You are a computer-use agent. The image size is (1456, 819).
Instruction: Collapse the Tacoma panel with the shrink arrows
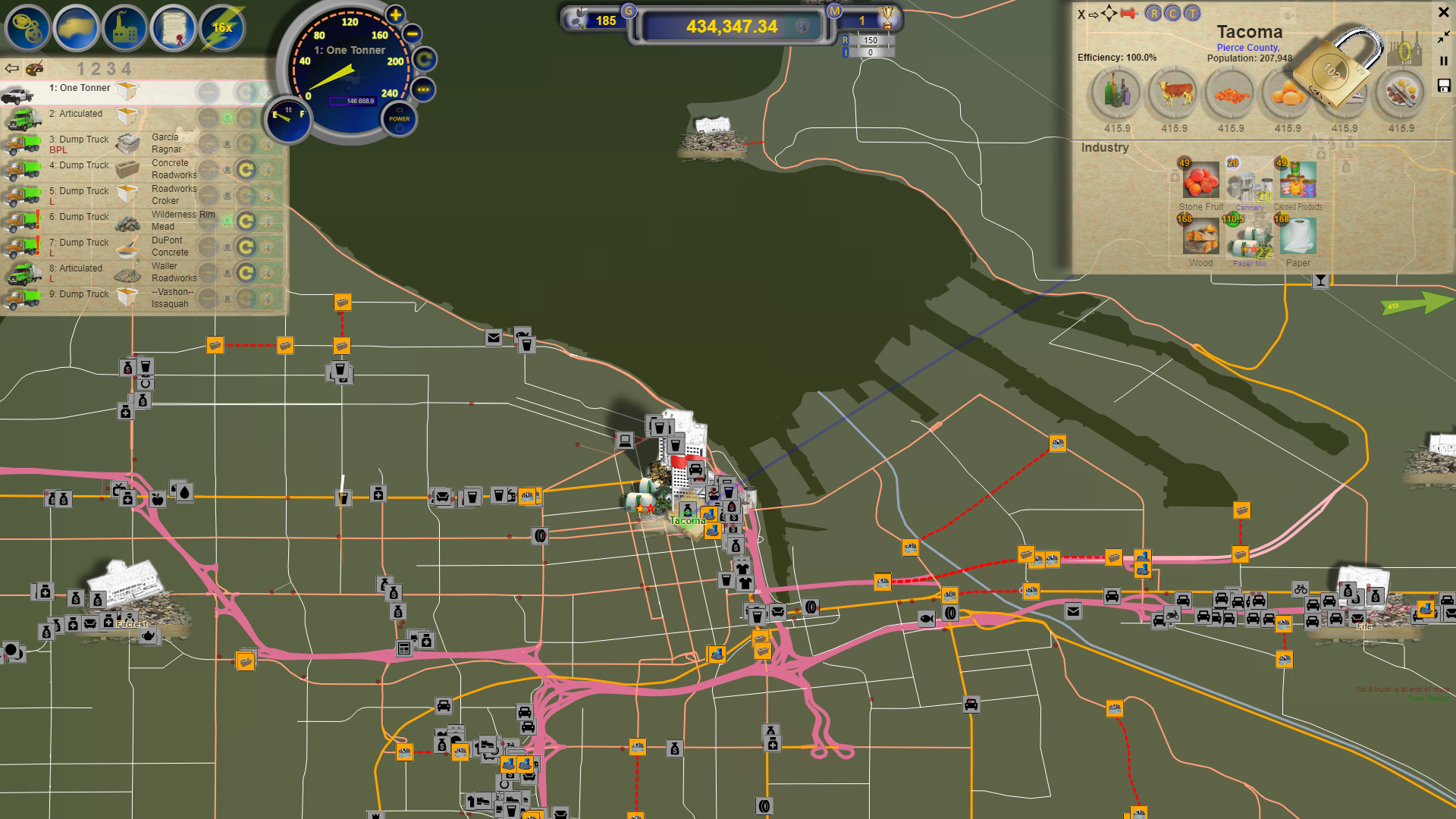pyautogui.click(x=1443, y=37)
